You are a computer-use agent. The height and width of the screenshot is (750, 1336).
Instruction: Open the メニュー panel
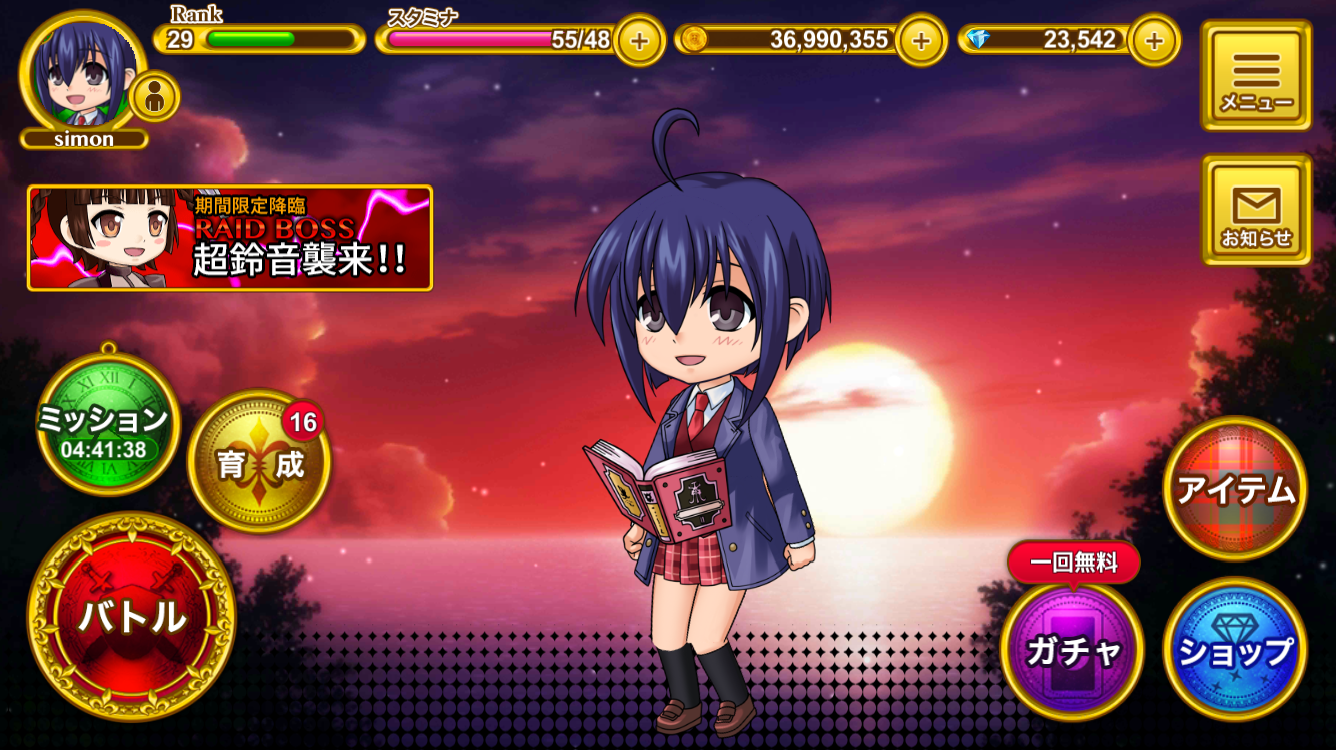pyautogui.click(x=1256, y=75)
